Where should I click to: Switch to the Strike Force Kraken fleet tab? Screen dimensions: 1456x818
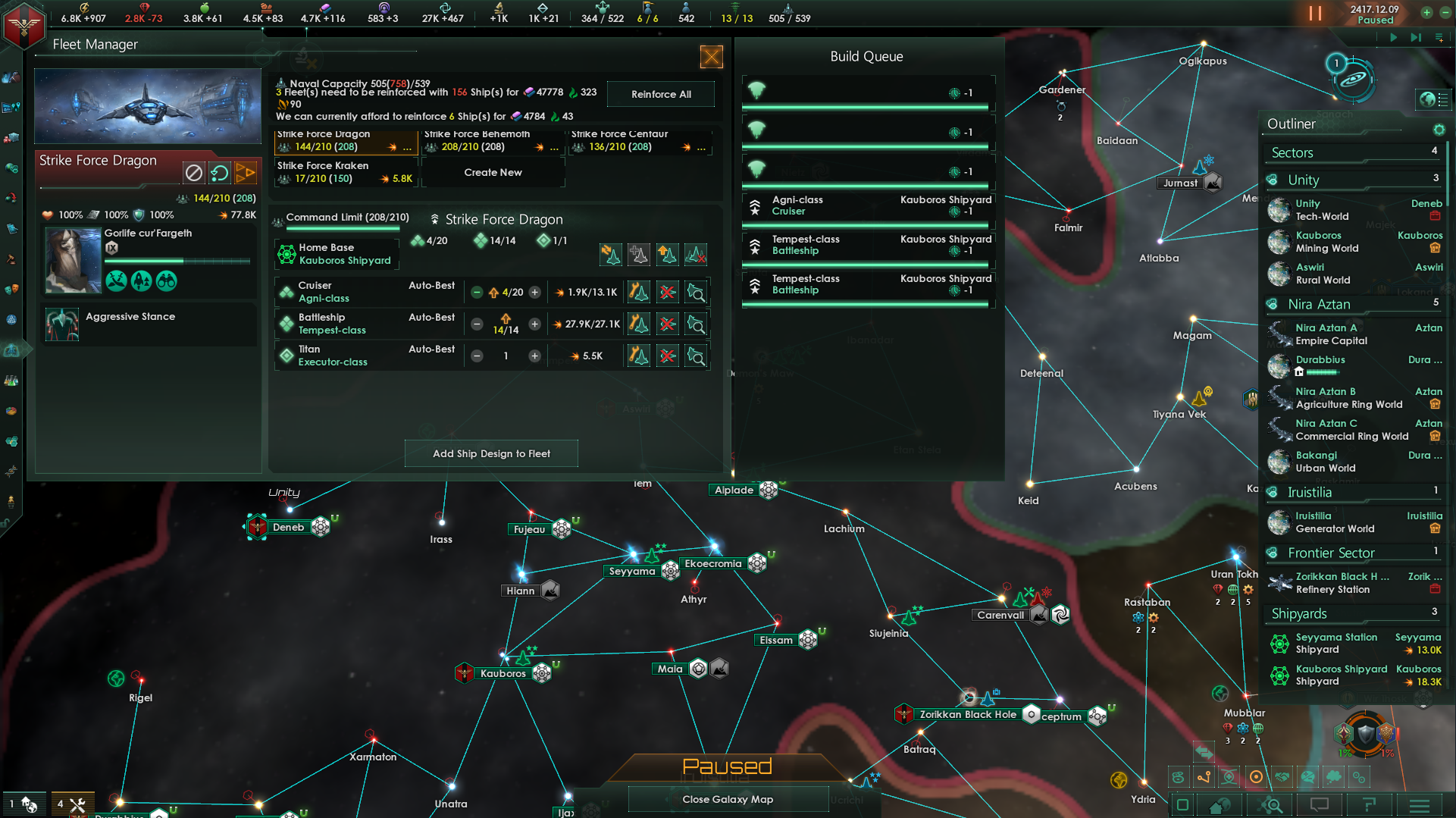[x=345, y=172]
